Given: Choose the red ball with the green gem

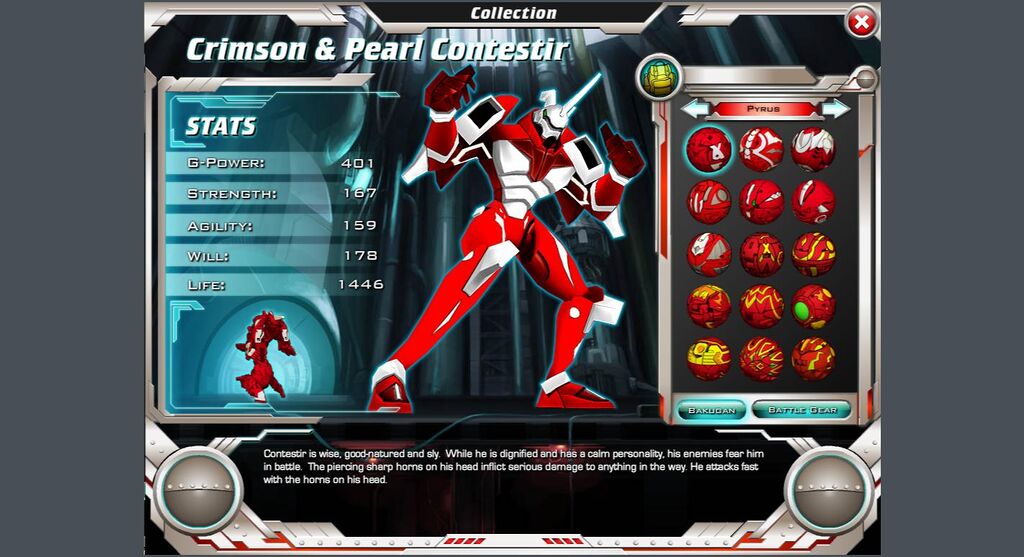Looking at the screenshot, I should (813, 306).
